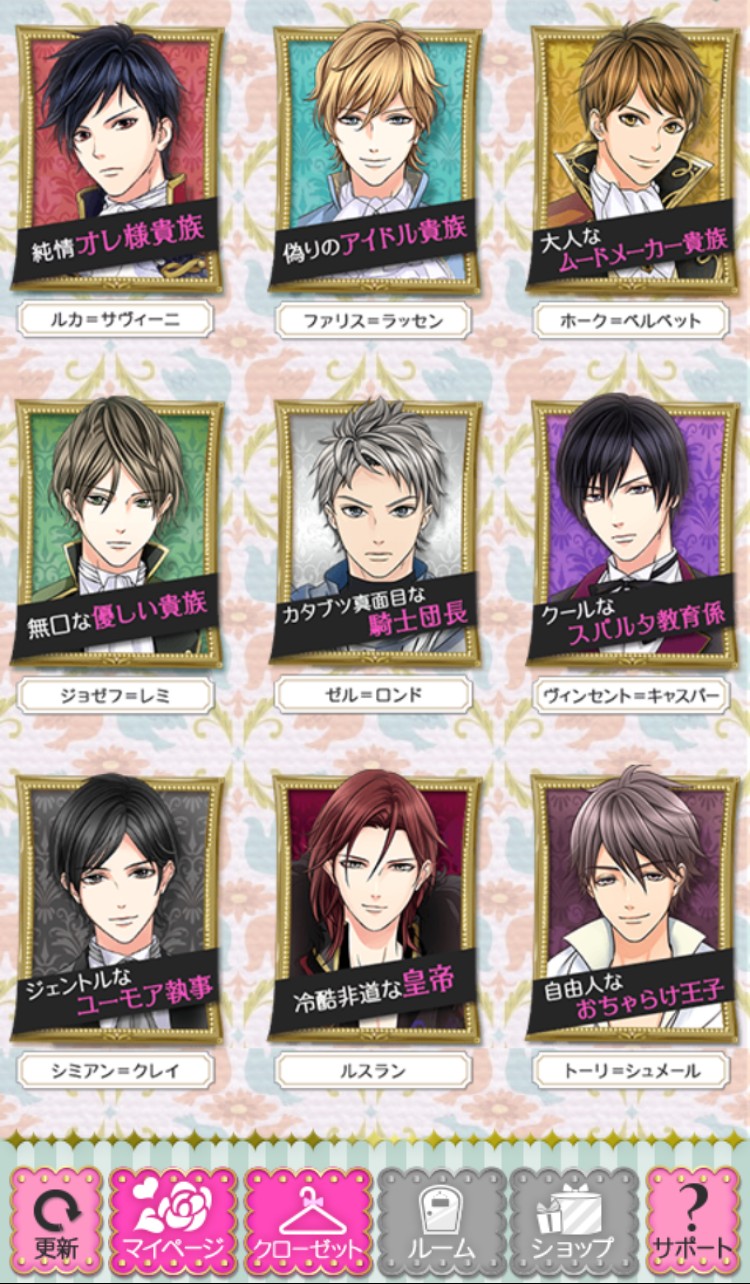Image resolution: width=750 pixels, height=1284 pixels.
Task: Select the ヴィンセント=キャスパー tutor portrait
Action: pyautogui.click(x=632, y=530)
